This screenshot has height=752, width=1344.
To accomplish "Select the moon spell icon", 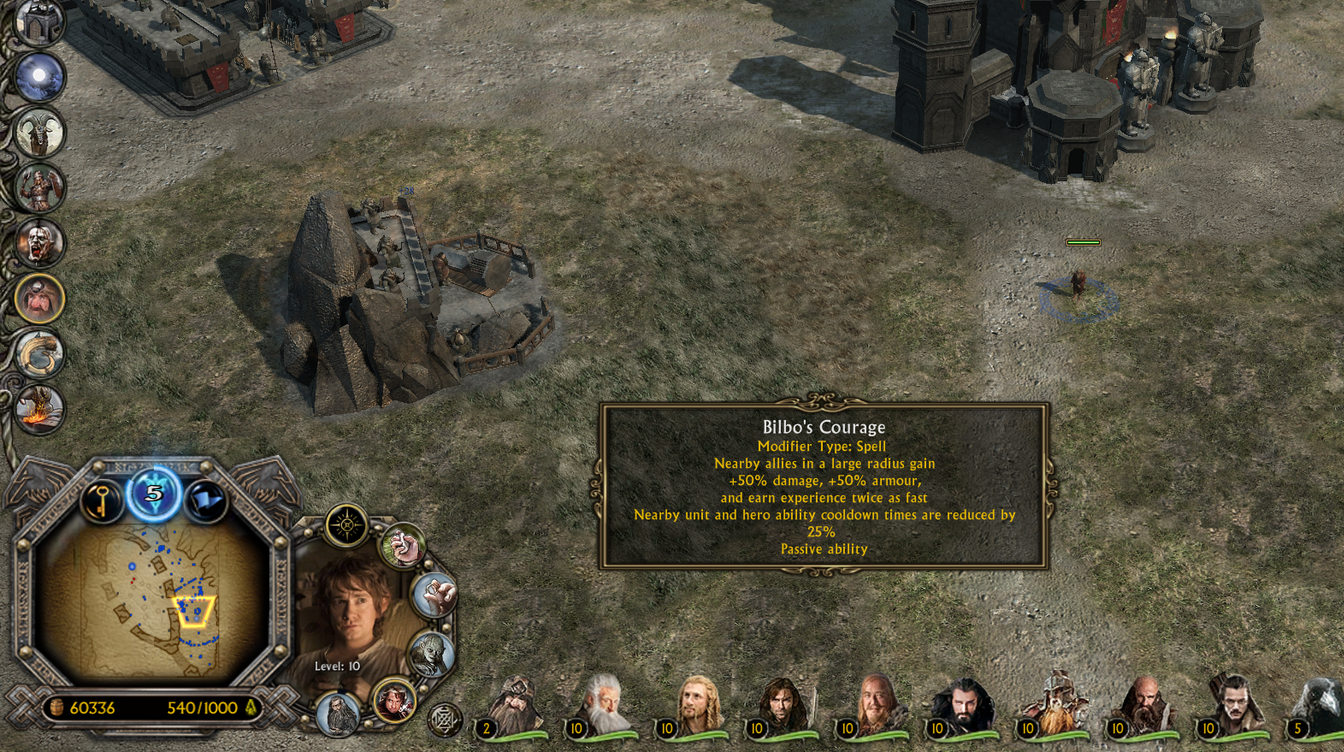I will pyautogui.click(x=40, y=78).
